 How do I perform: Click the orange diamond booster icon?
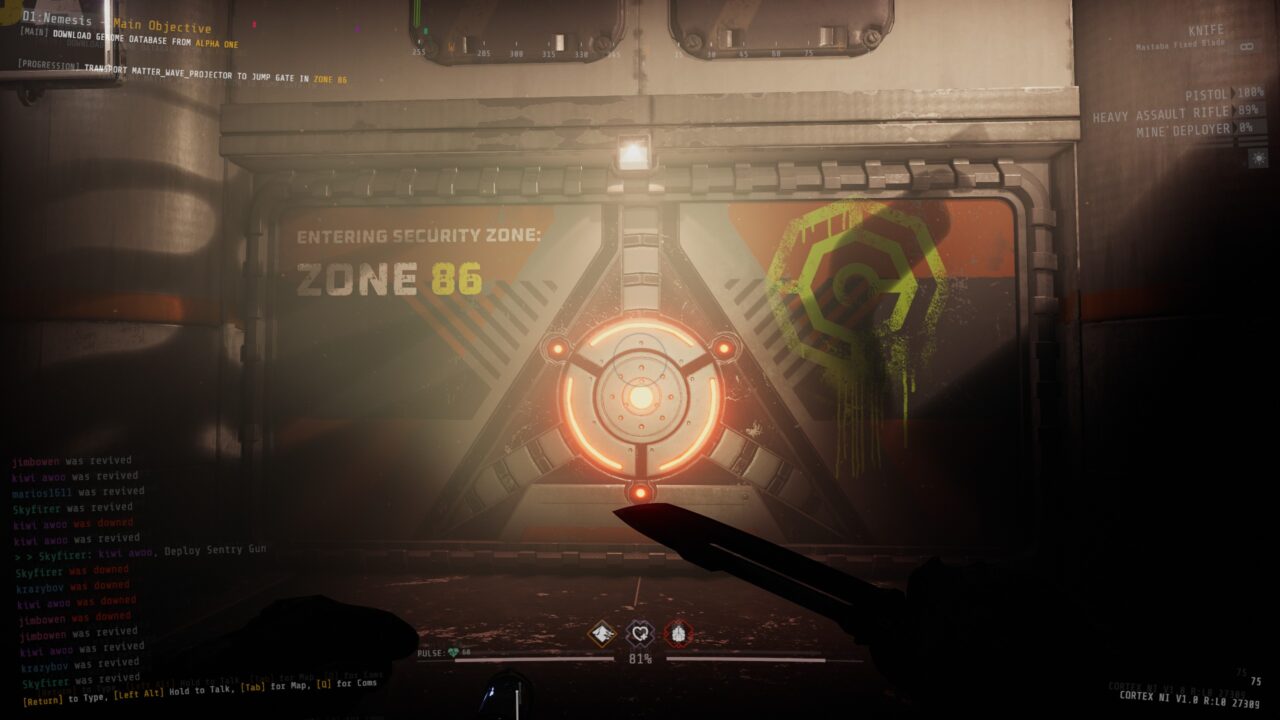(x=601, y=633)
